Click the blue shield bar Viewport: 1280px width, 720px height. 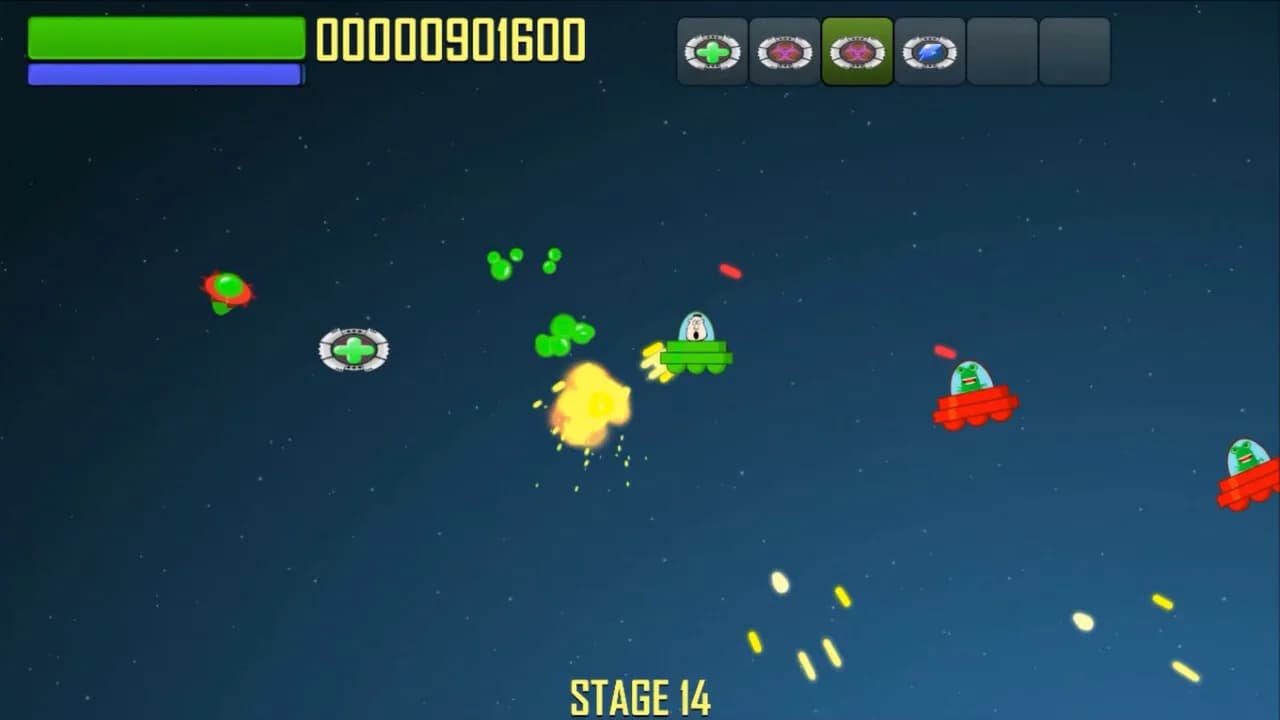pyautogui.click(x=165, y=73)
